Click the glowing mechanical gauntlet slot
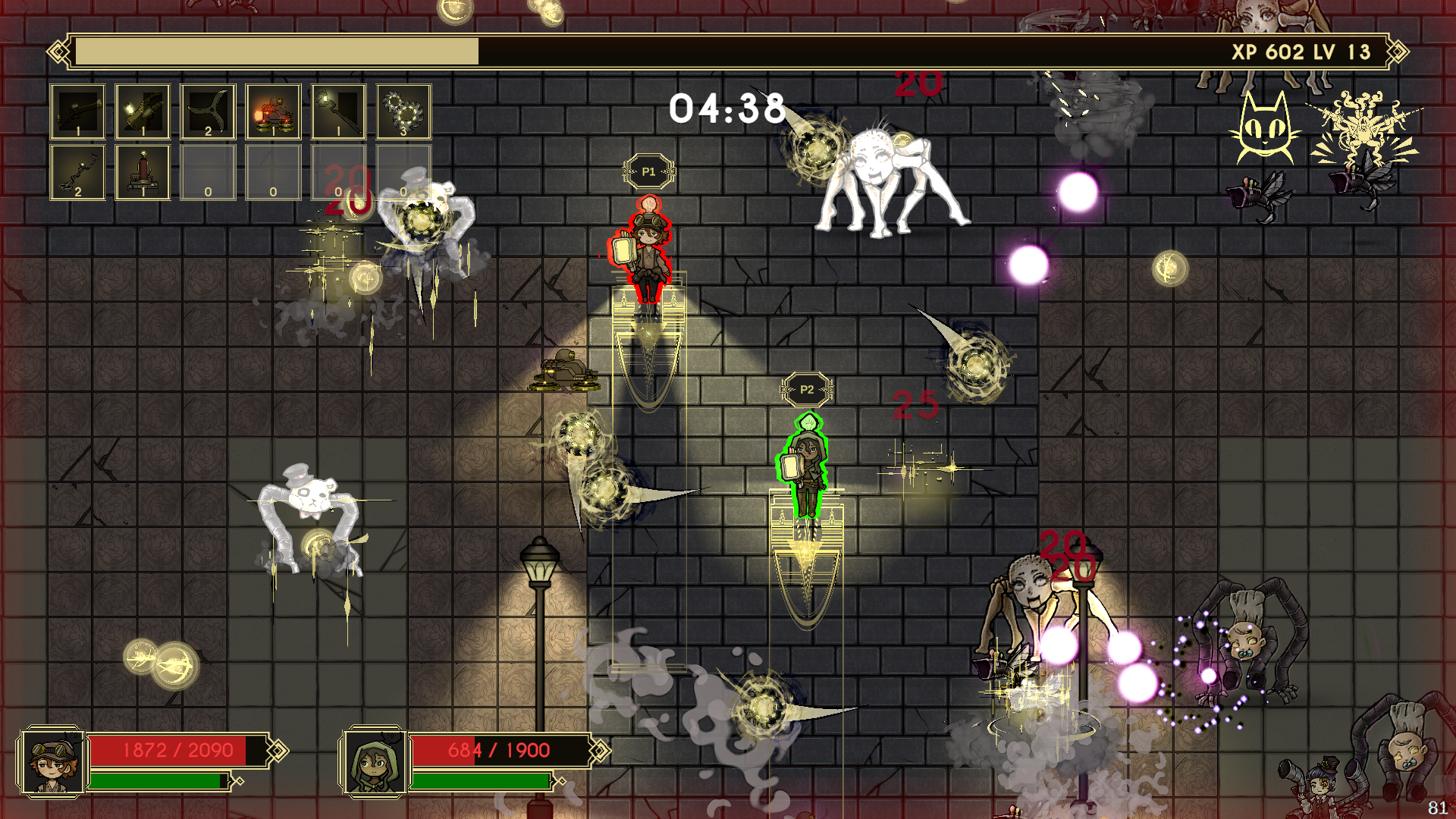This screenshot has height=819, width=1456. click(143, 111)
